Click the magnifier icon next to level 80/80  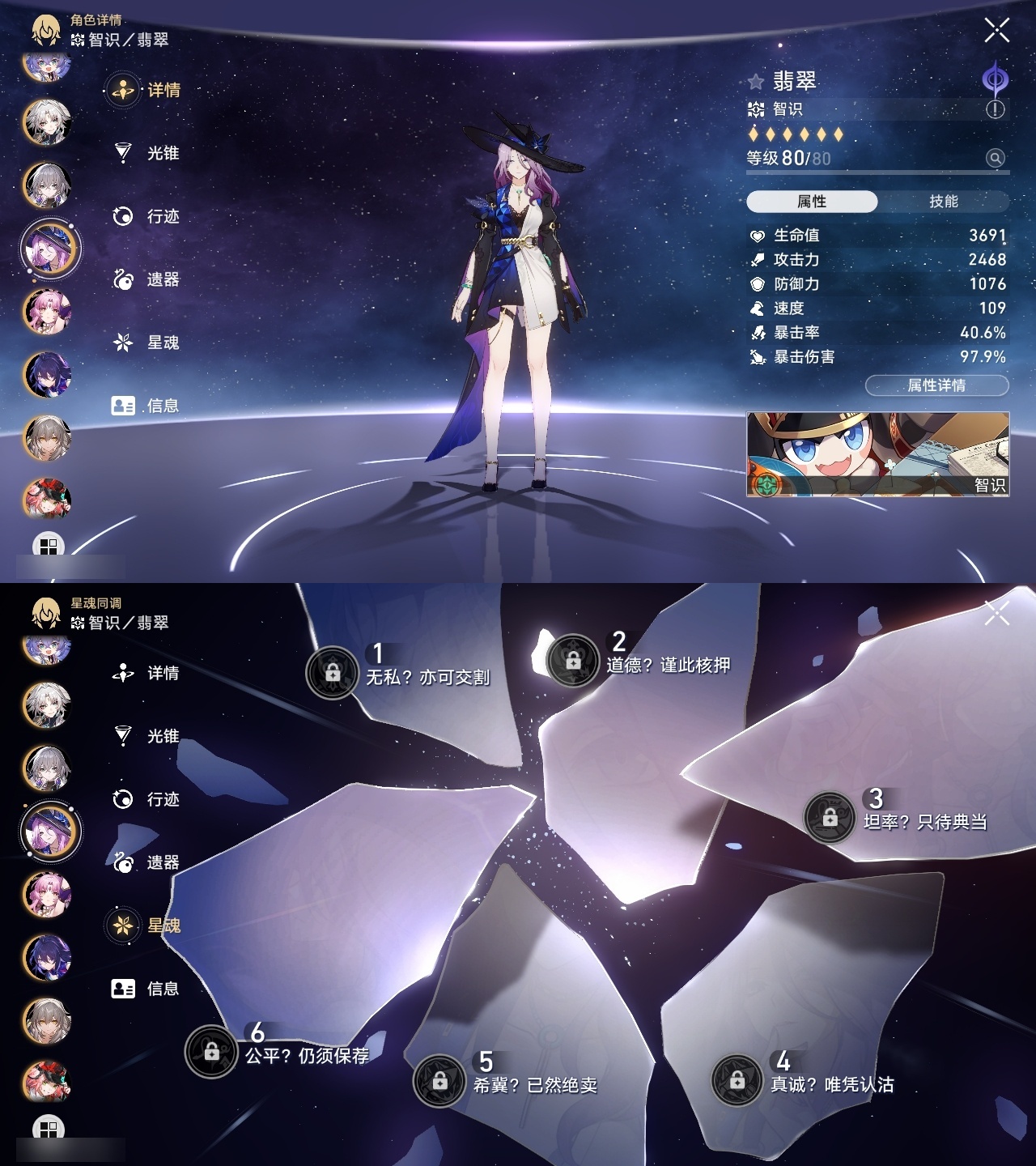[x=994, y=159]
